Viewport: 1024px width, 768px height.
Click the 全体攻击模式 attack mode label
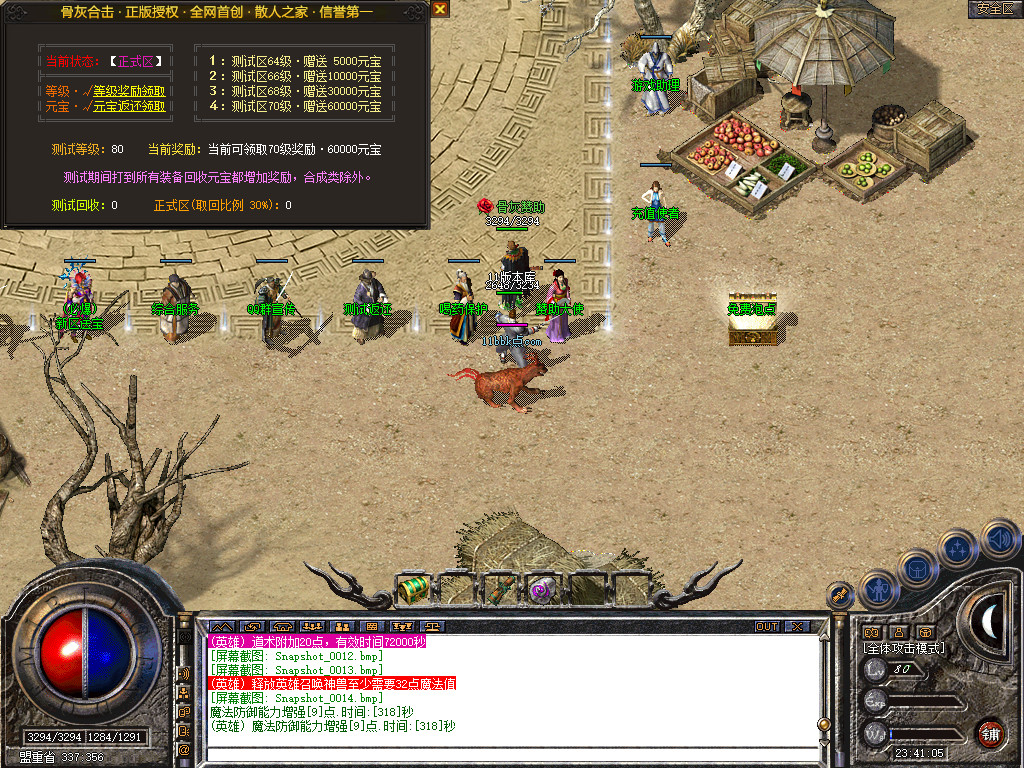coord(904,648)
